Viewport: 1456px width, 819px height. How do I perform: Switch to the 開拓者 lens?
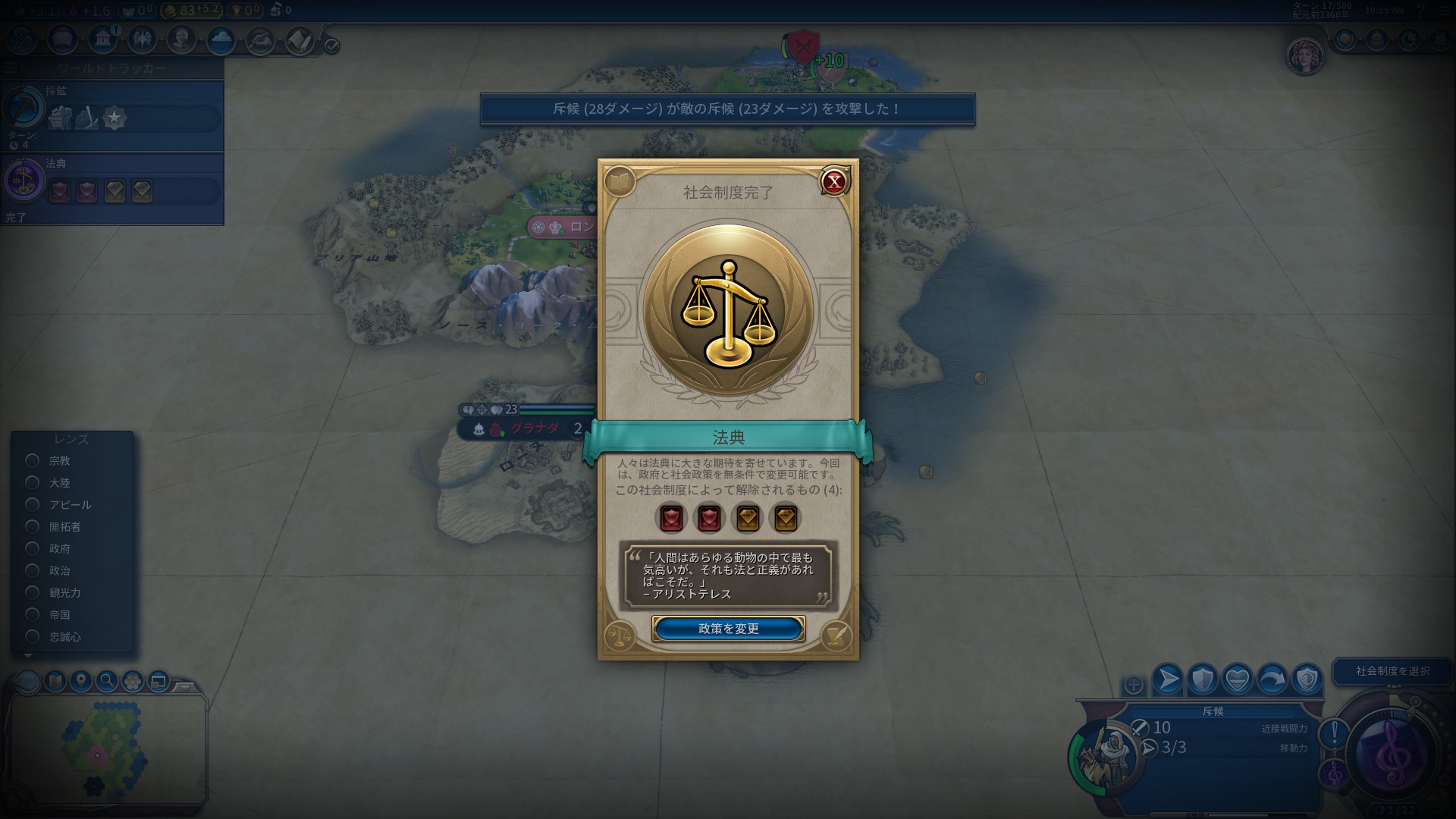[33, 526]
